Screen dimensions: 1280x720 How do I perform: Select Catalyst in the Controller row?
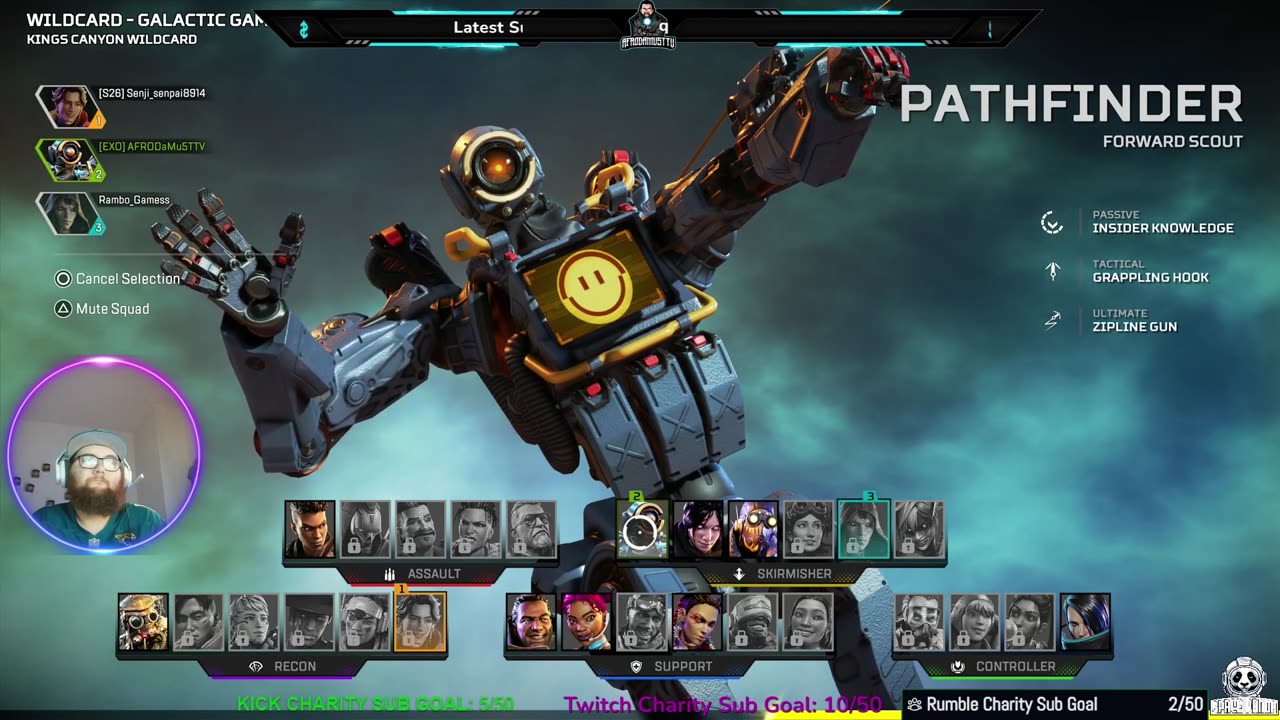[x=1085, y=622]
